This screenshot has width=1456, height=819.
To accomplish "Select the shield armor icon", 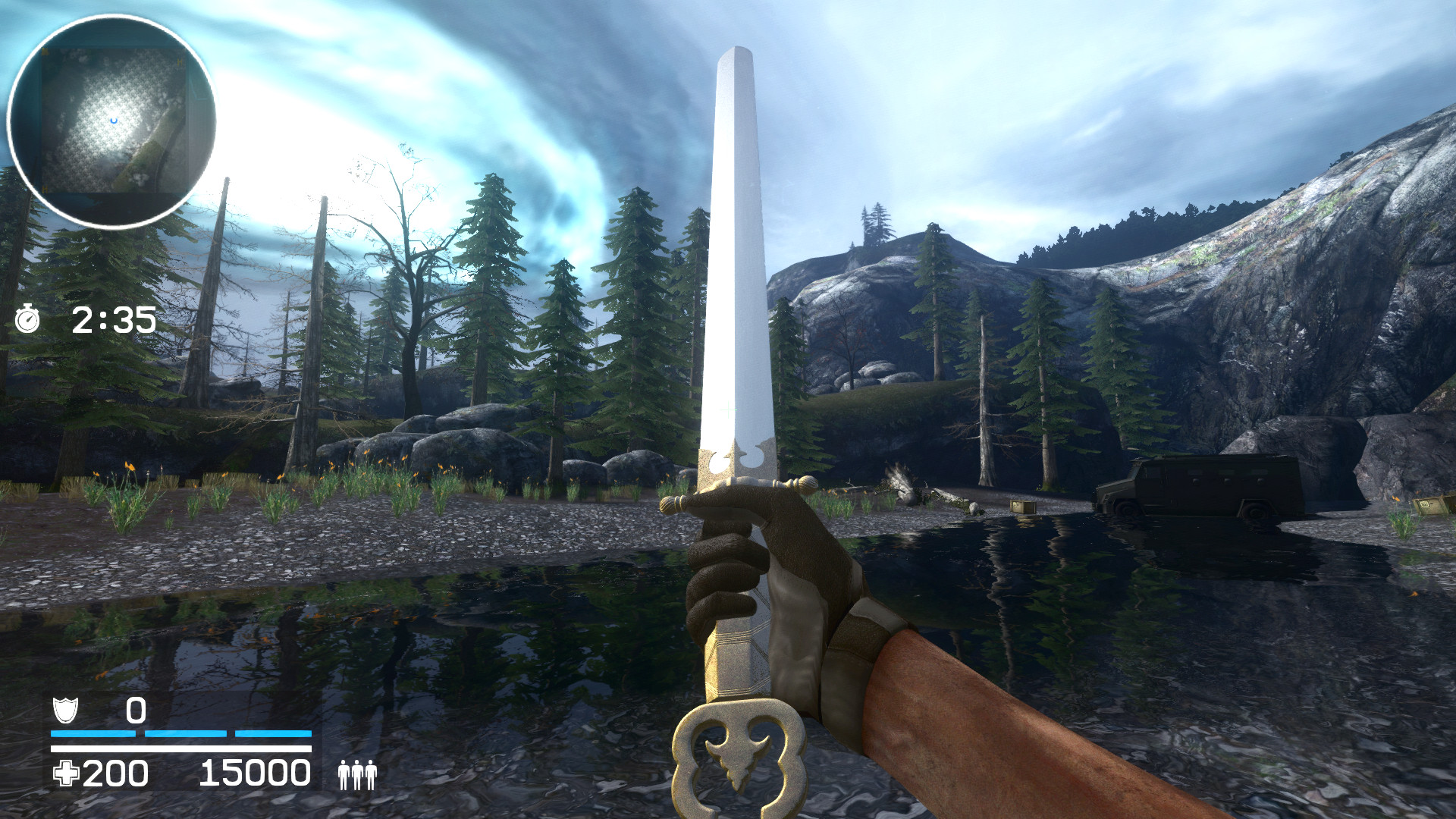I will [x=65, y=711].
